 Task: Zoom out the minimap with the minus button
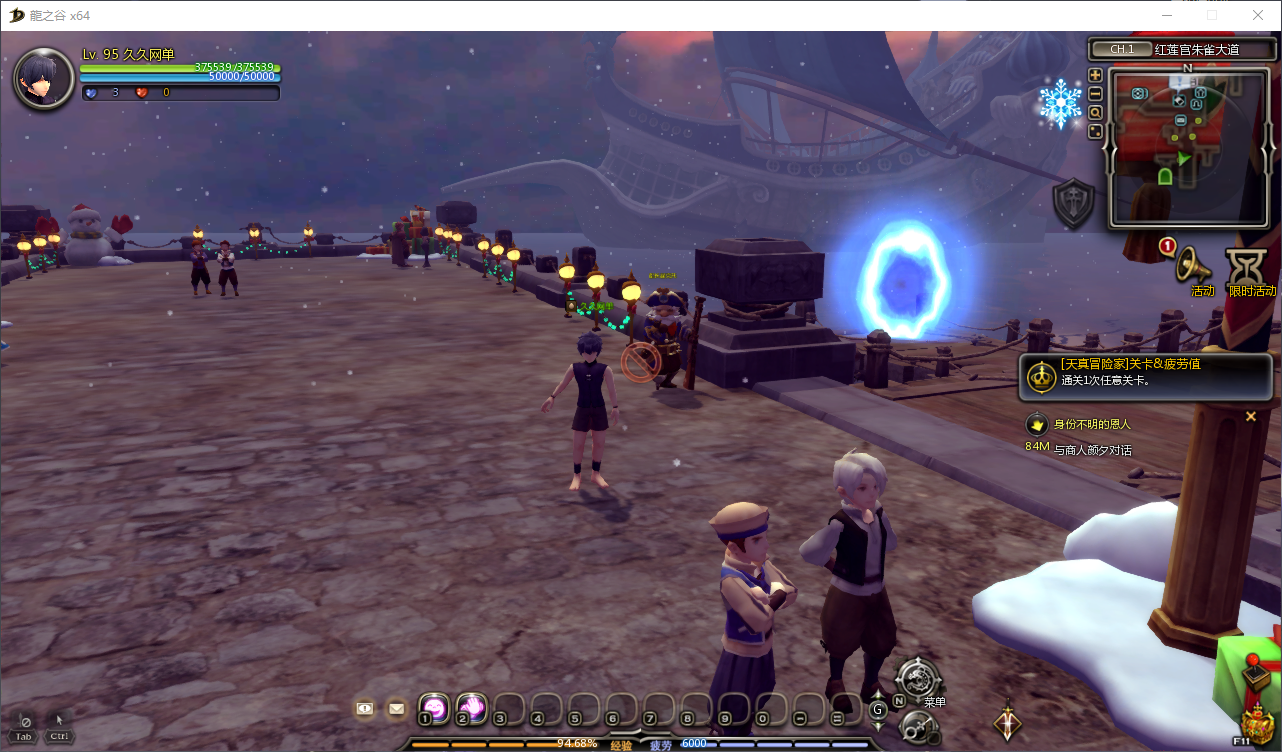pyautogui.click(x=1095, y=94)
